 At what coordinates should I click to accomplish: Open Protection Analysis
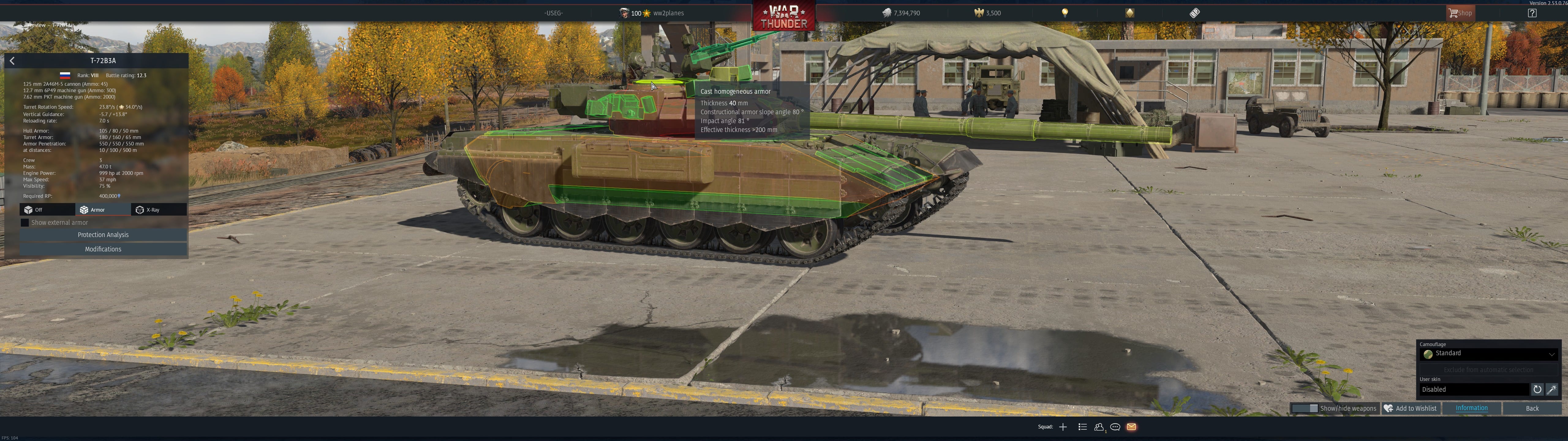pos(103,235)
